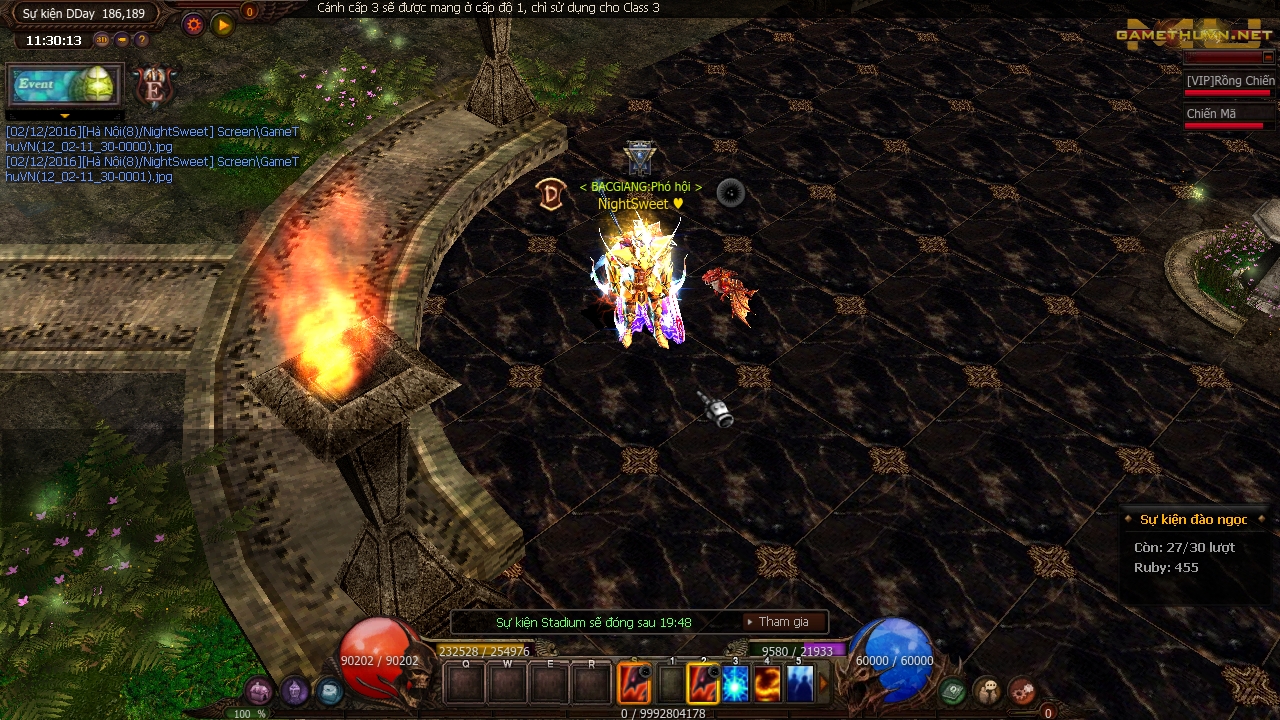Open the help question mark icon

tap(142, 40)
